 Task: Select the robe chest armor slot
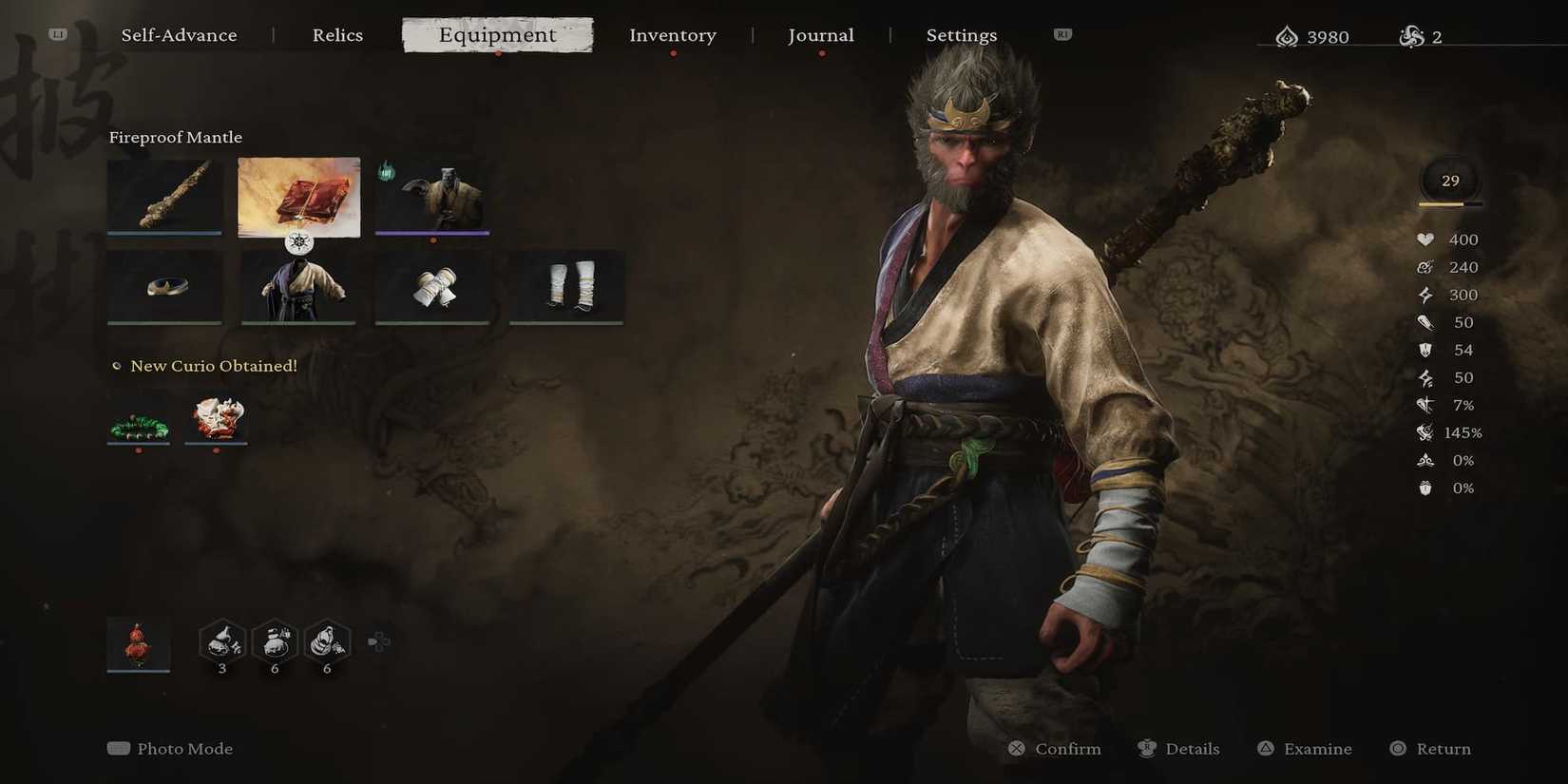tap(298, 285)
